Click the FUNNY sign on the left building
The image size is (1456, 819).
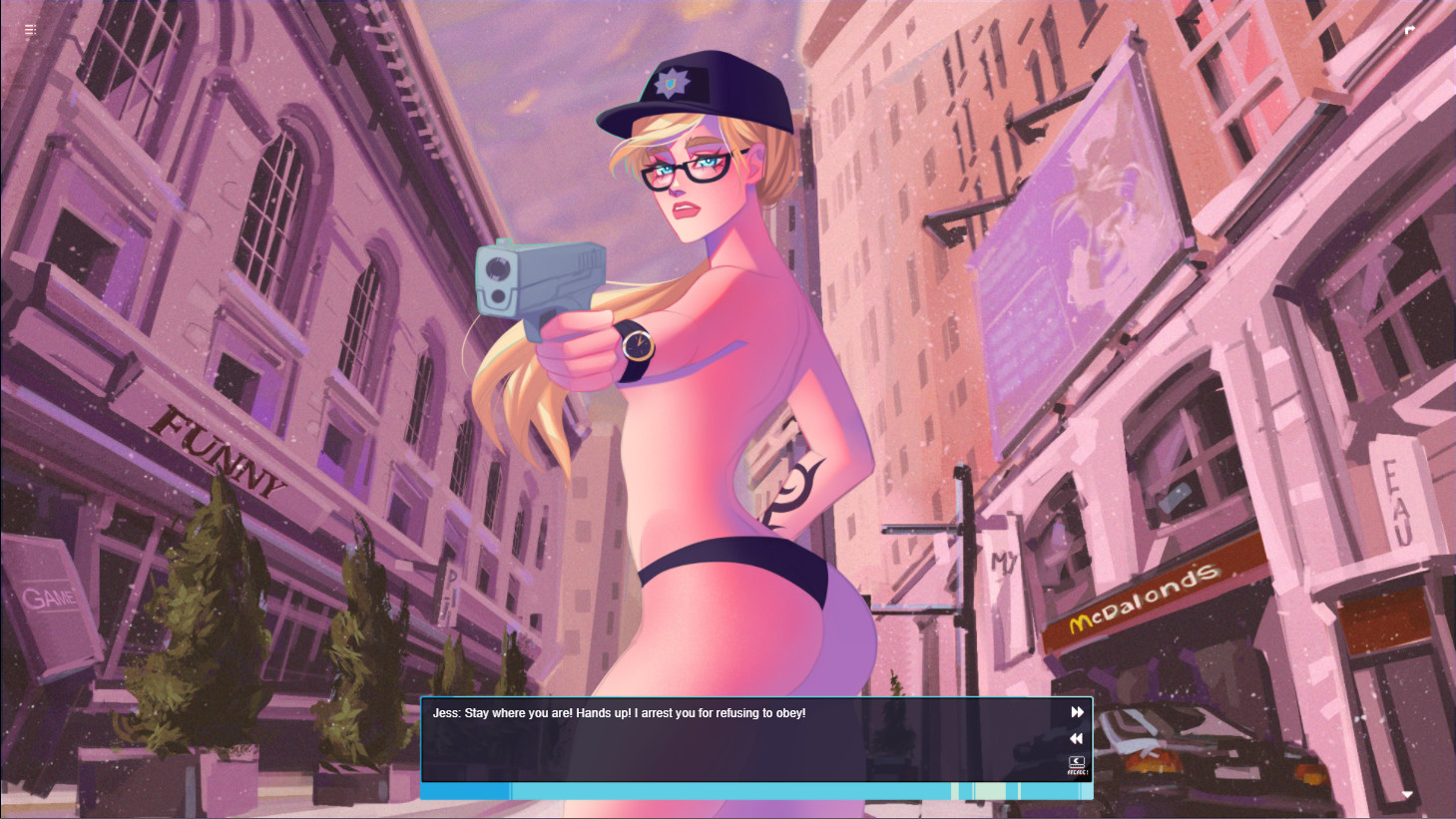222,454
